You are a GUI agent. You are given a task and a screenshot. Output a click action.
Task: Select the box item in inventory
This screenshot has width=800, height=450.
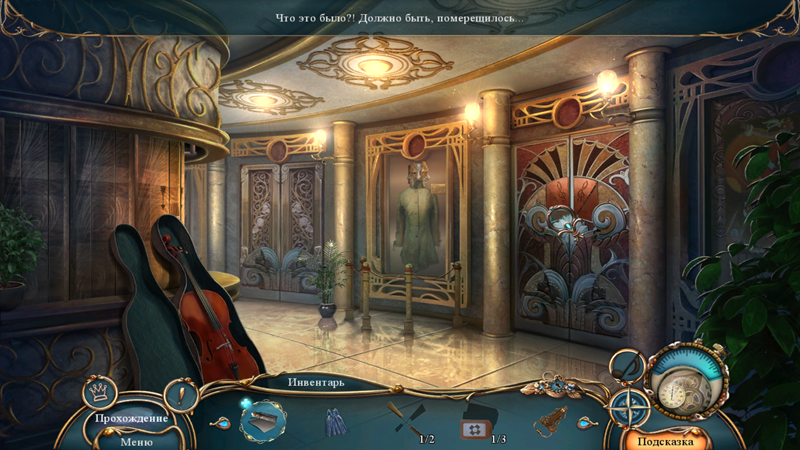pos(264,421)
